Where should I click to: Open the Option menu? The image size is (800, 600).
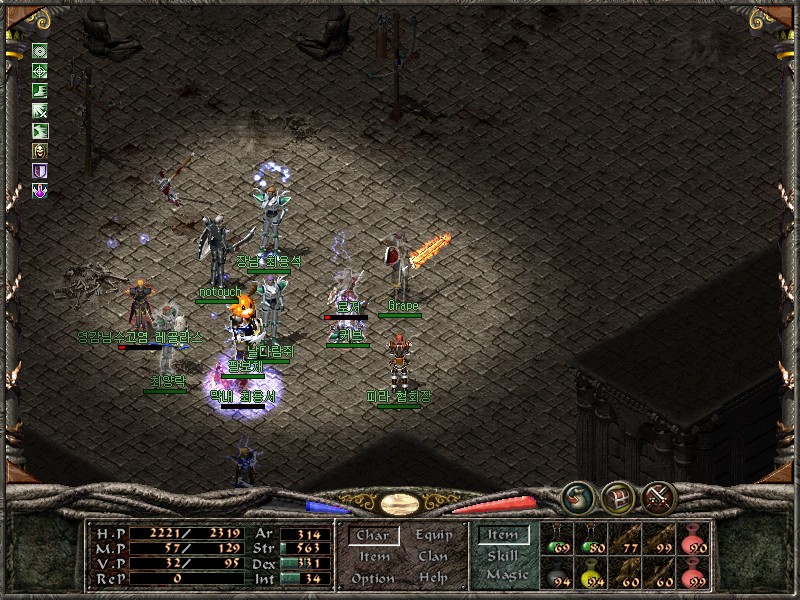point(372,578)
